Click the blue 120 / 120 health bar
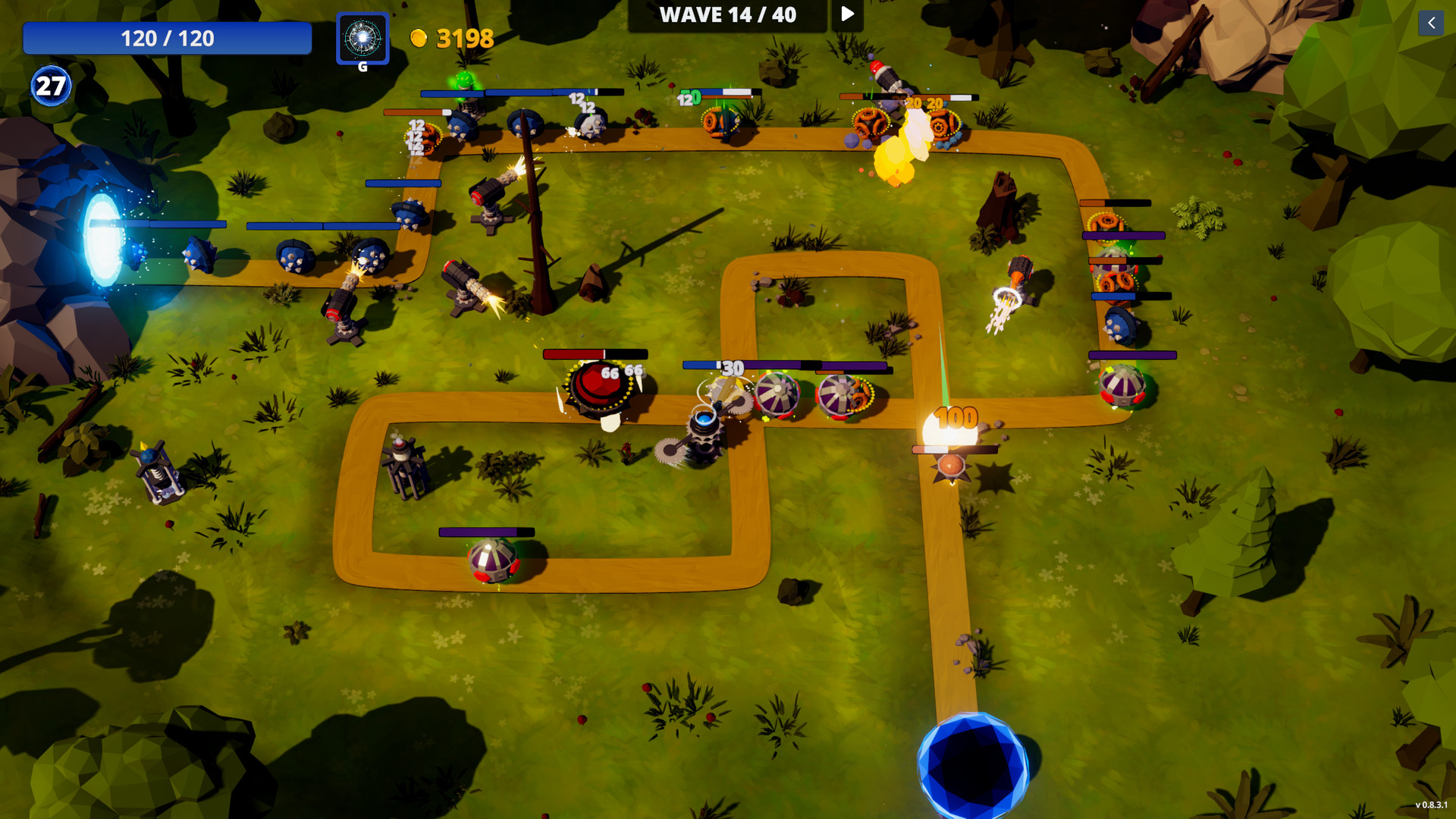1456x819 pixels. pyautogui.click(x=167, y=38)
